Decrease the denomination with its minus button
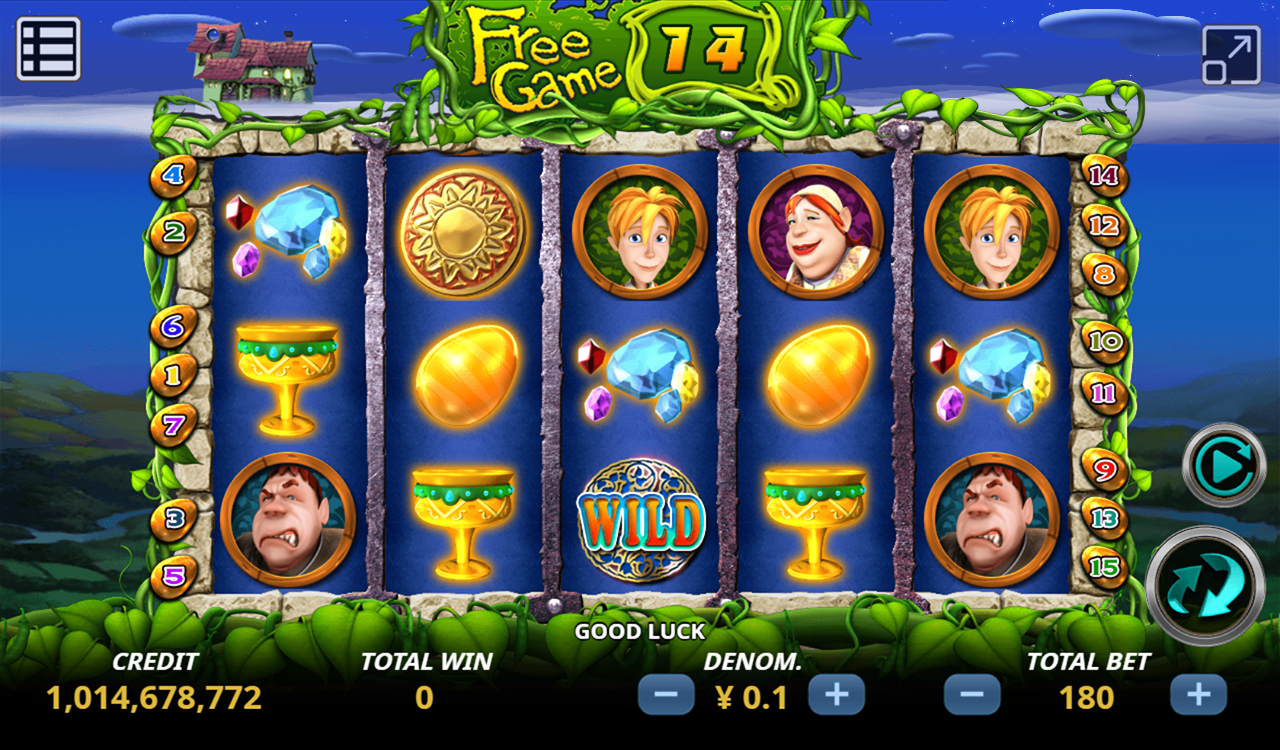Screen dimensions: 1280x750 pos(665,694)
